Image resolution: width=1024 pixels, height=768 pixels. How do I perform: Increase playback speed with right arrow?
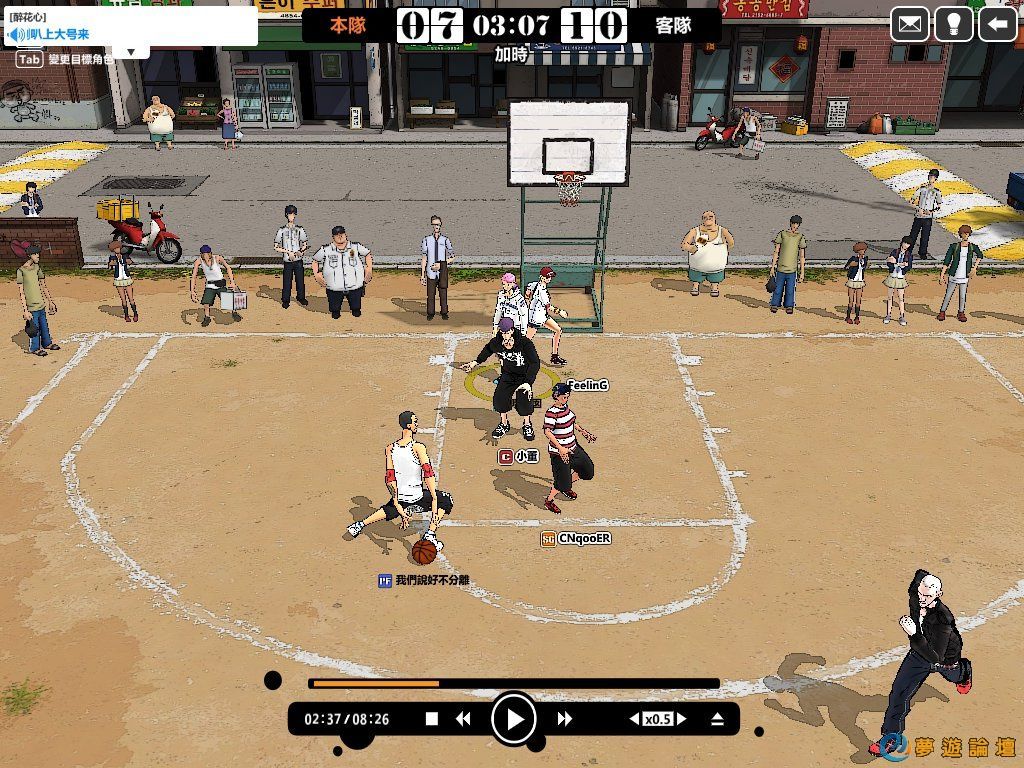[x=681, y=718]
